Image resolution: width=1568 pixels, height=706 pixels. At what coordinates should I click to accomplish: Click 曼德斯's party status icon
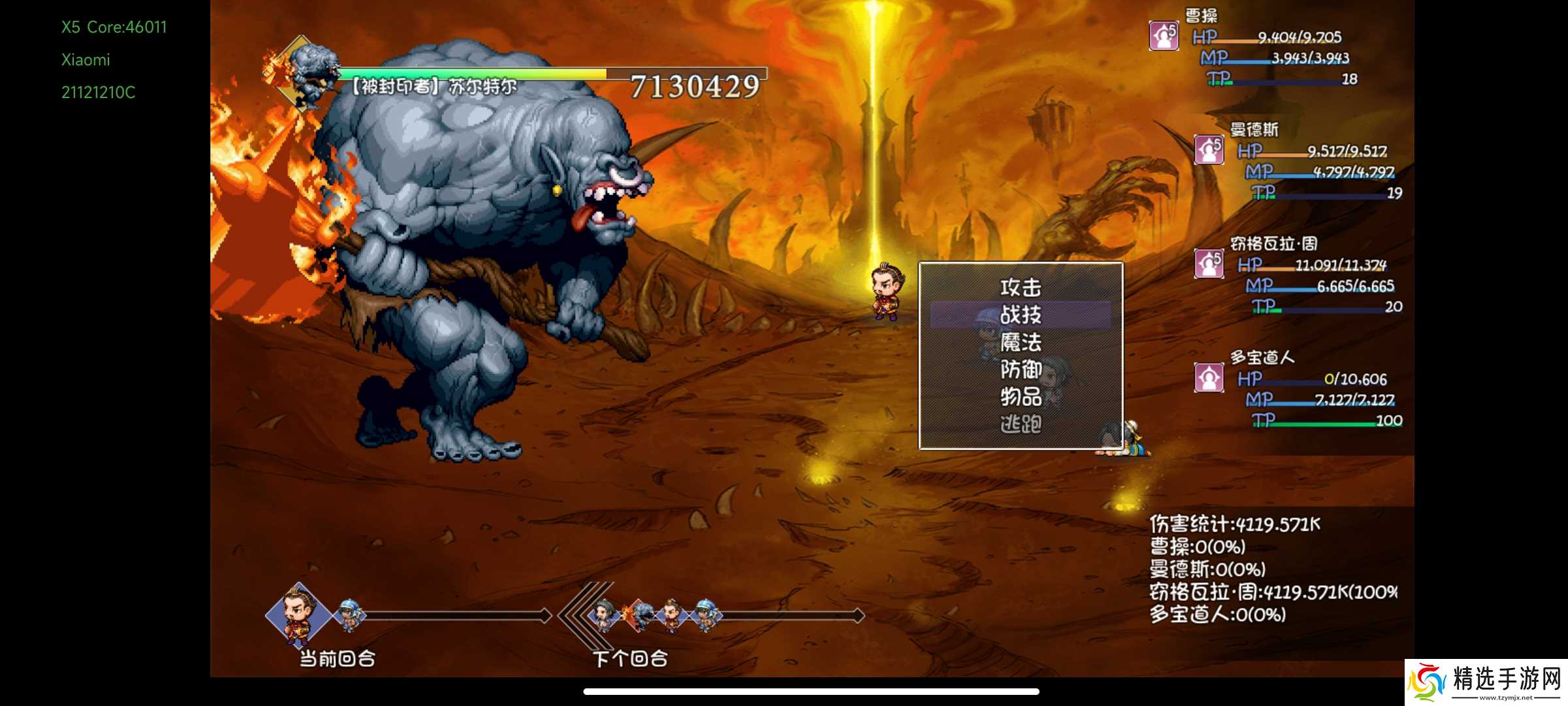1209,150
